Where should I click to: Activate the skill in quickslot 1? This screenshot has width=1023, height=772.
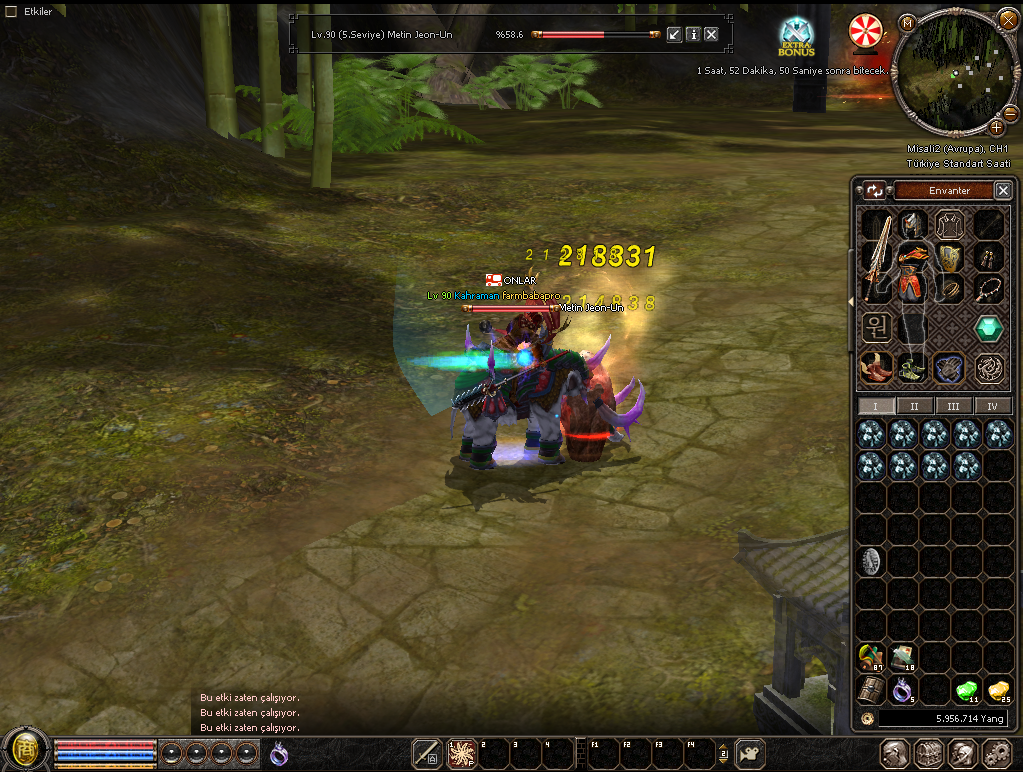[x=462, y=753]
